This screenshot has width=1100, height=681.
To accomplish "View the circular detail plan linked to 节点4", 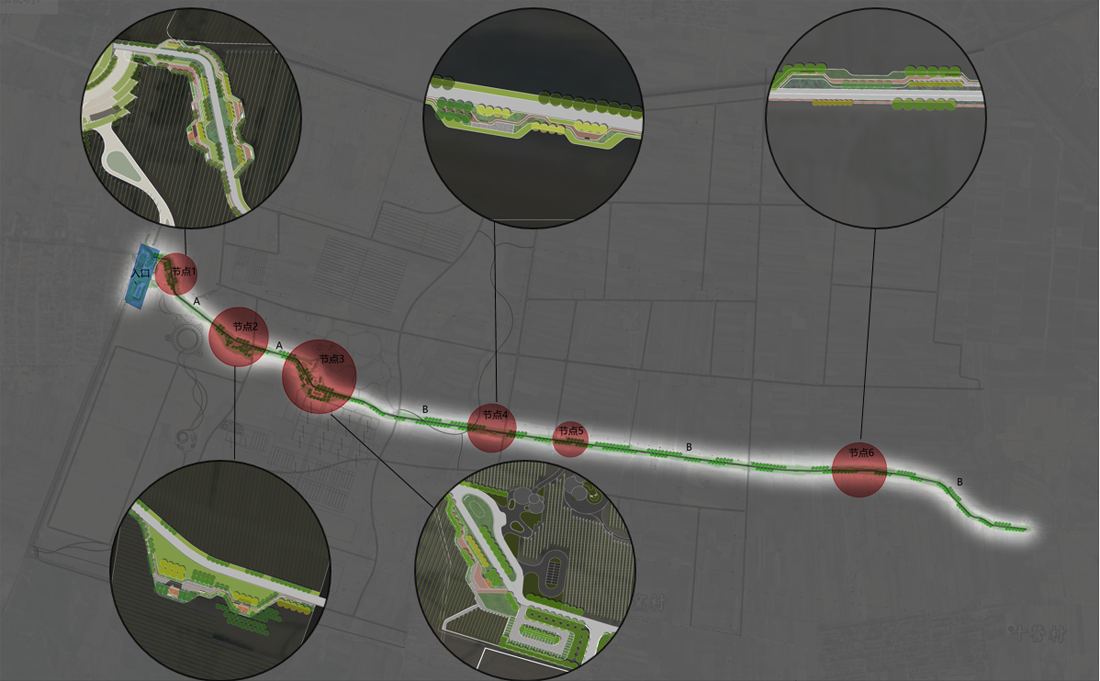I will tap(532, 118).
